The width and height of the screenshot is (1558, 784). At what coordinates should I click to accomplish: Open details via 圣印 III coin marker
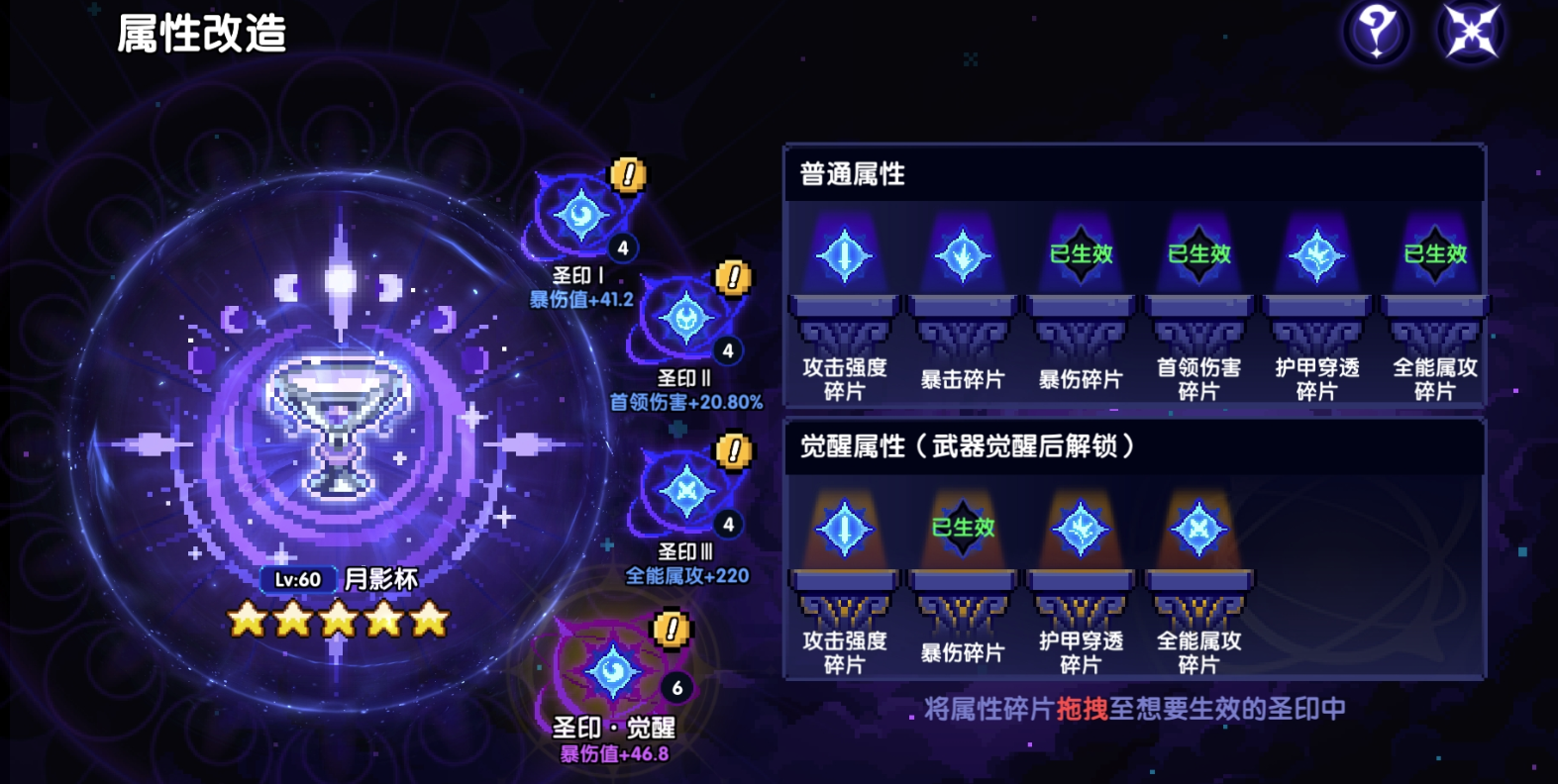point(732,450)
